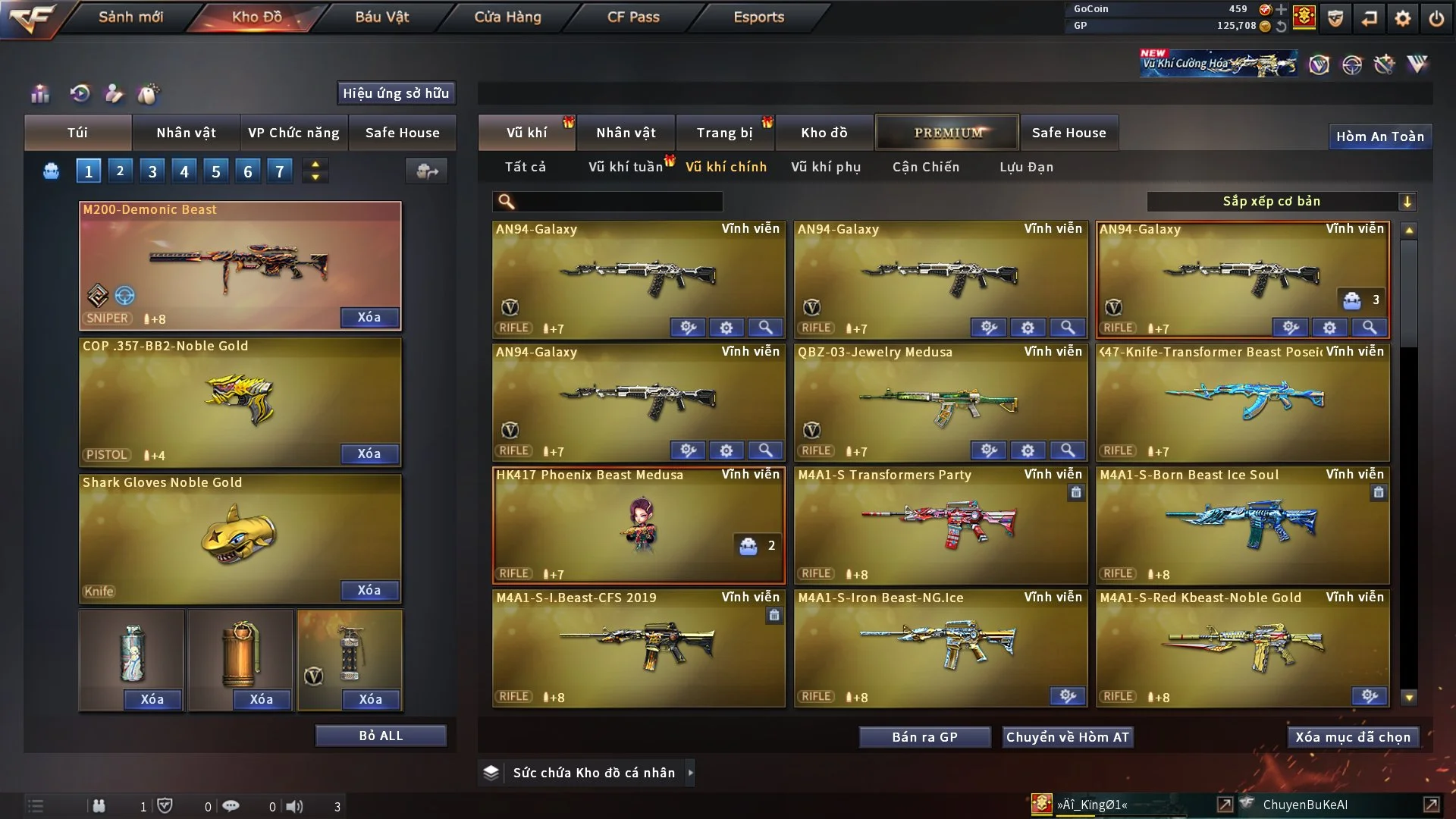The image size is (1456, 819).
Task: Open the CF Pass menu
Action: 633,17
